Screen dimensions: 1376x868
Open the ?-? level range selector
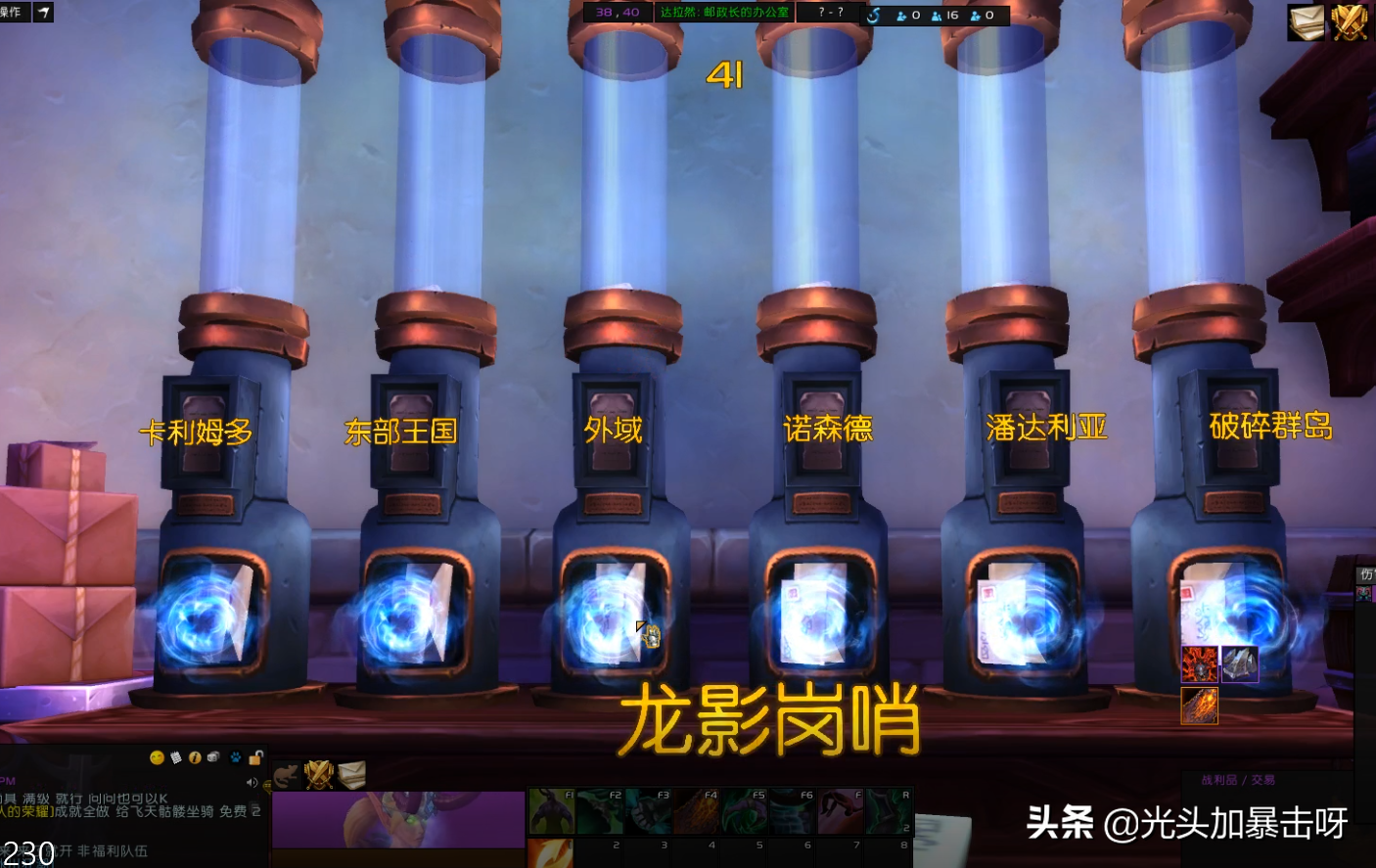pyautogui.click(x=830, y=13)
